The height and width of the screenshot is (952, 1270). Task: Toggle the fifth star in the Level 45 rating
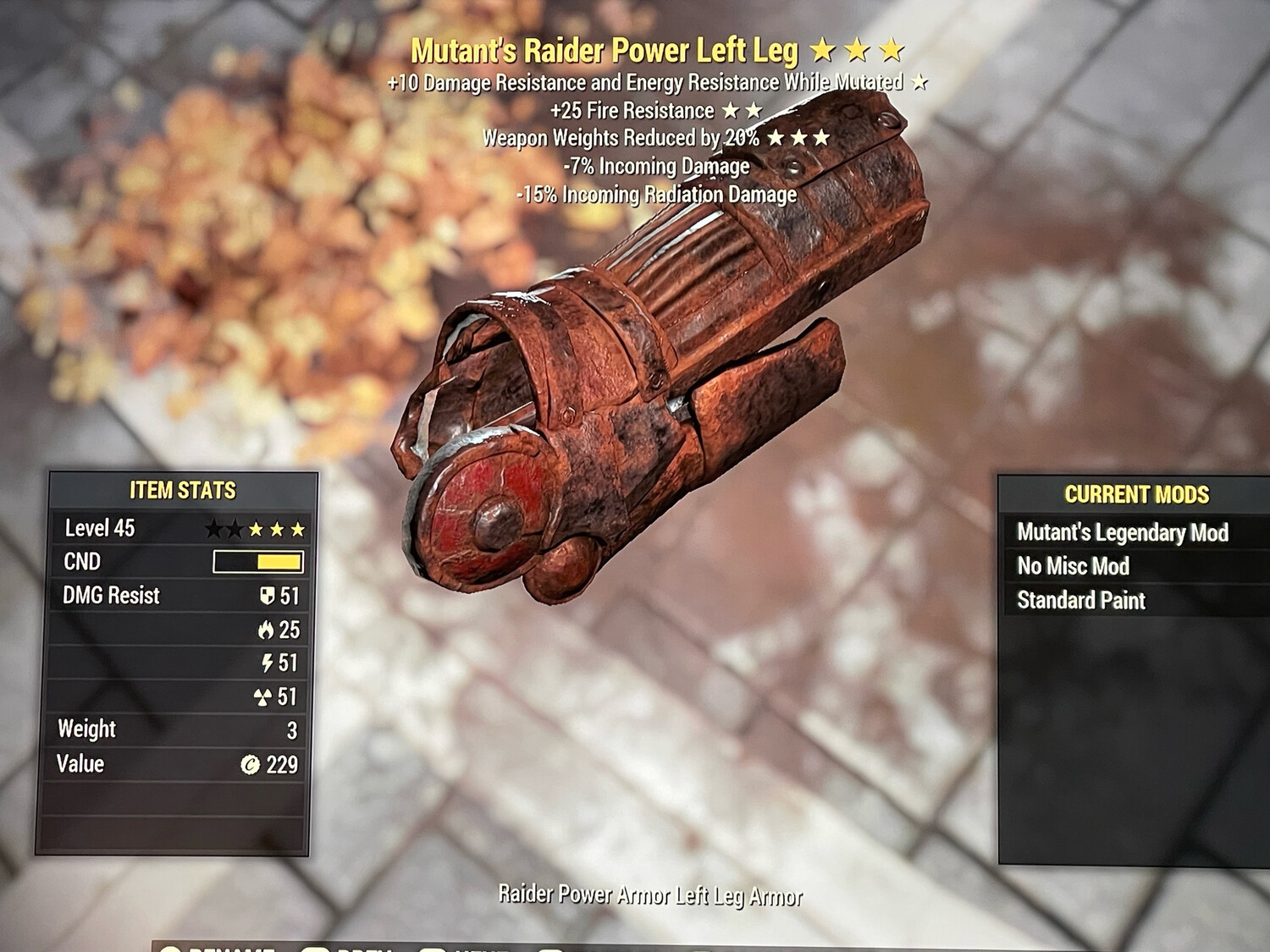click(x=298, y=527)
